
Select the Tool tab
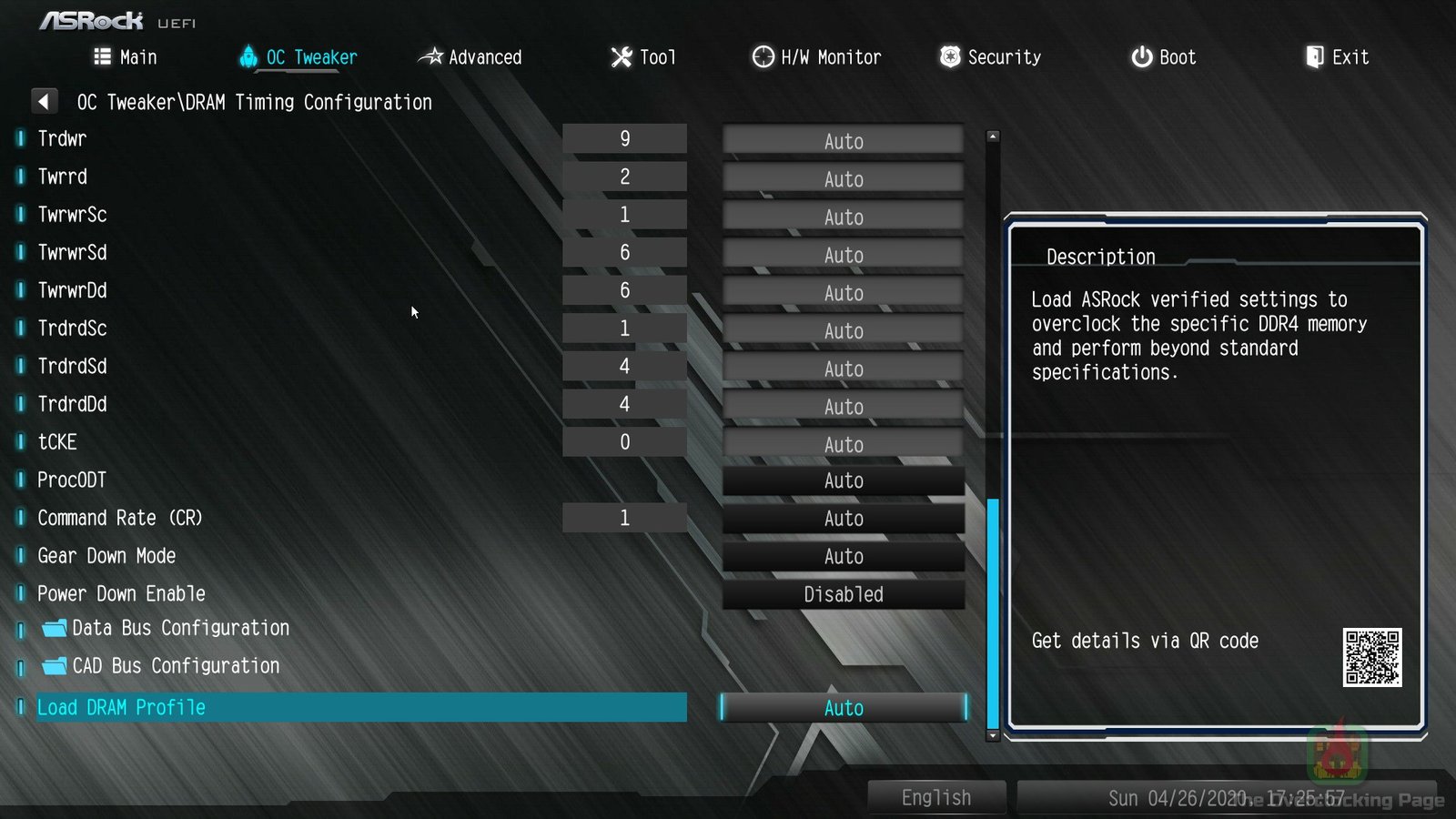click(643, 57)
